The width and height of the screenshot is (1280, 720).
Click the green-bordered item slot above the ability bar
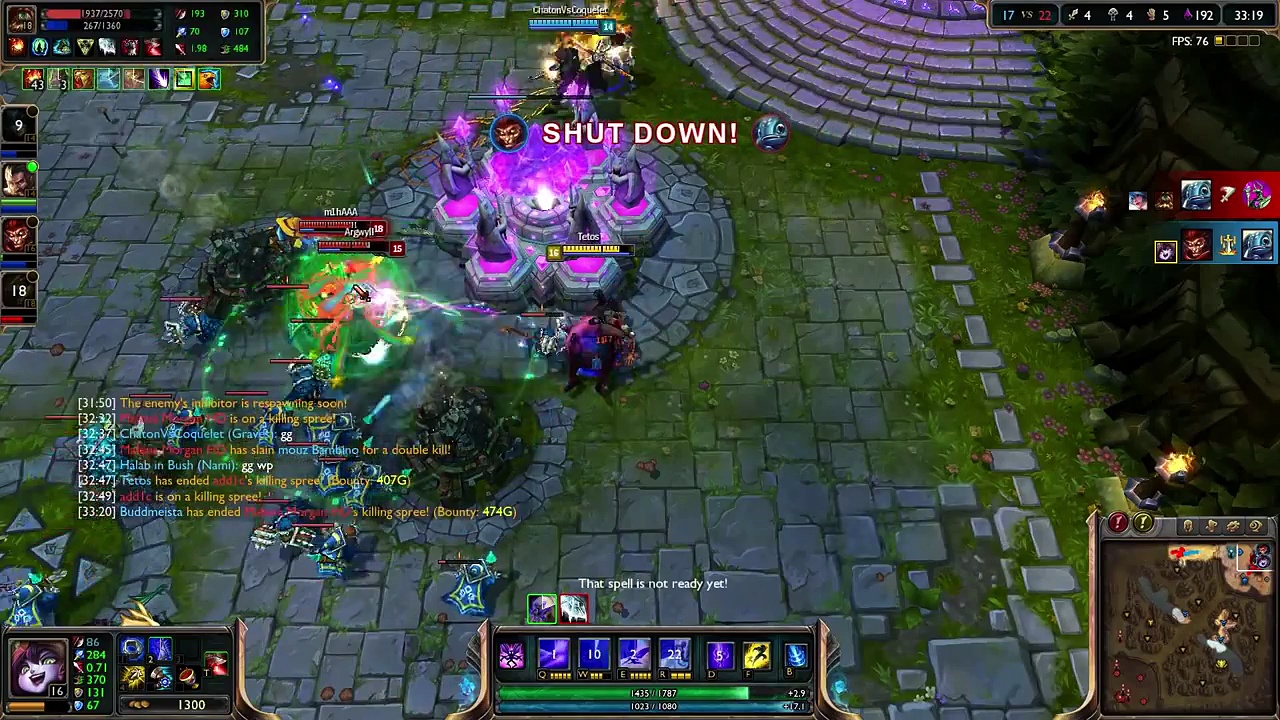[x=542, y=607]
